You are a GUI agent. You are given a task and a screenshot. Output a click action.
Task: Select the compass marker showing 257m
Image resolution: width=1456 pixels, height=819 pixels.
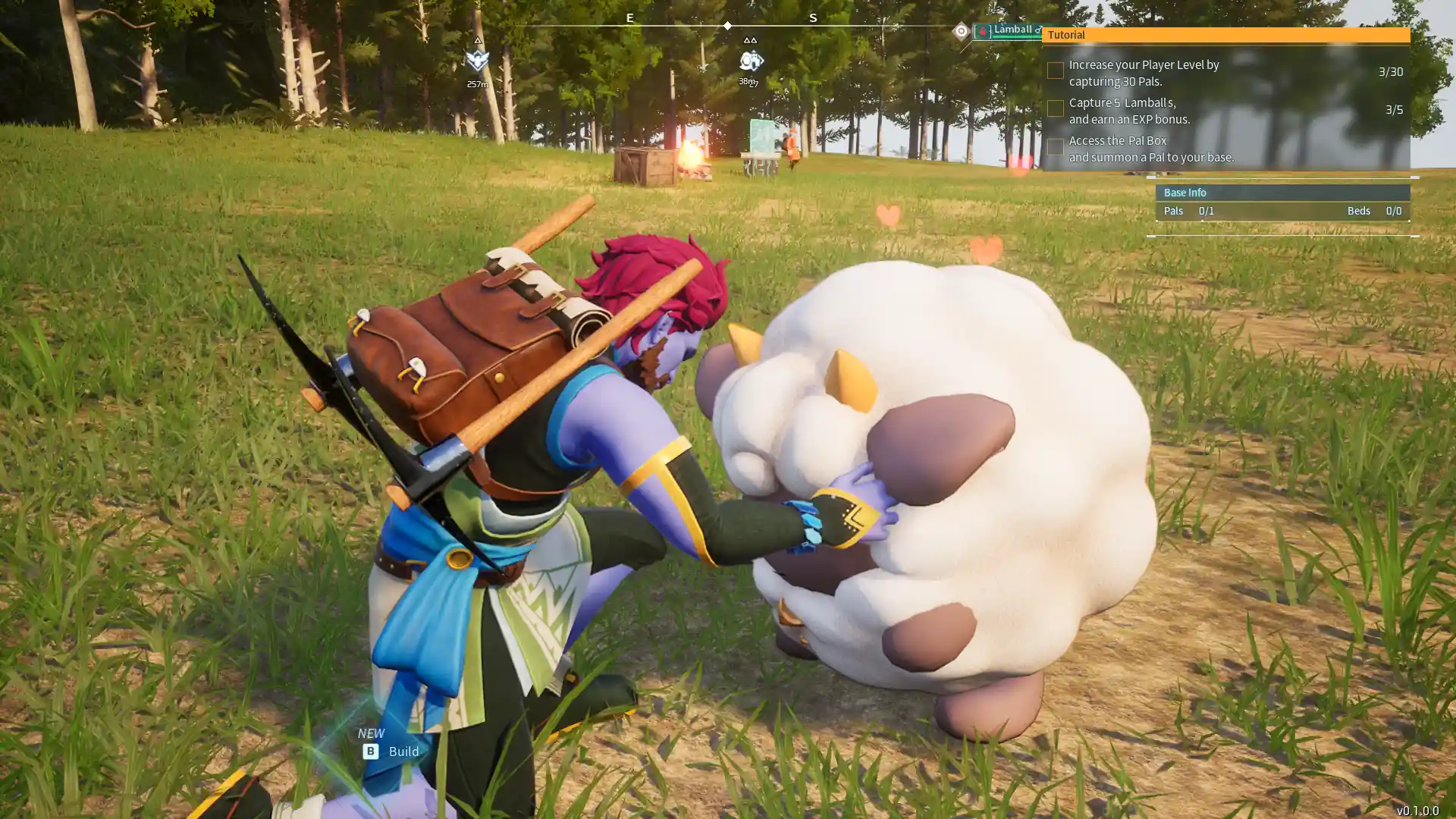tap(477, 61)
